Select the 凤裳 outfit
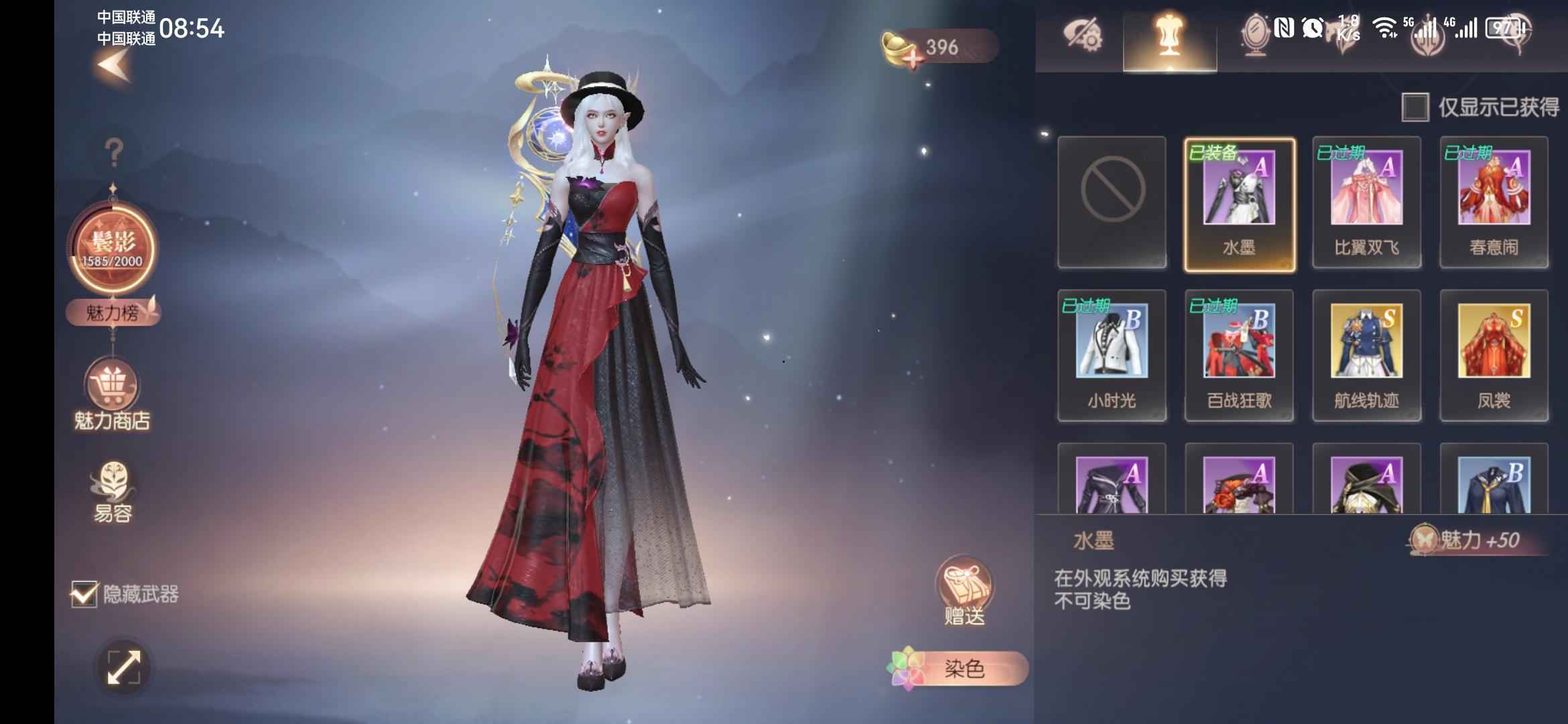The image size is (1568, 724). tap(1494, 355)
